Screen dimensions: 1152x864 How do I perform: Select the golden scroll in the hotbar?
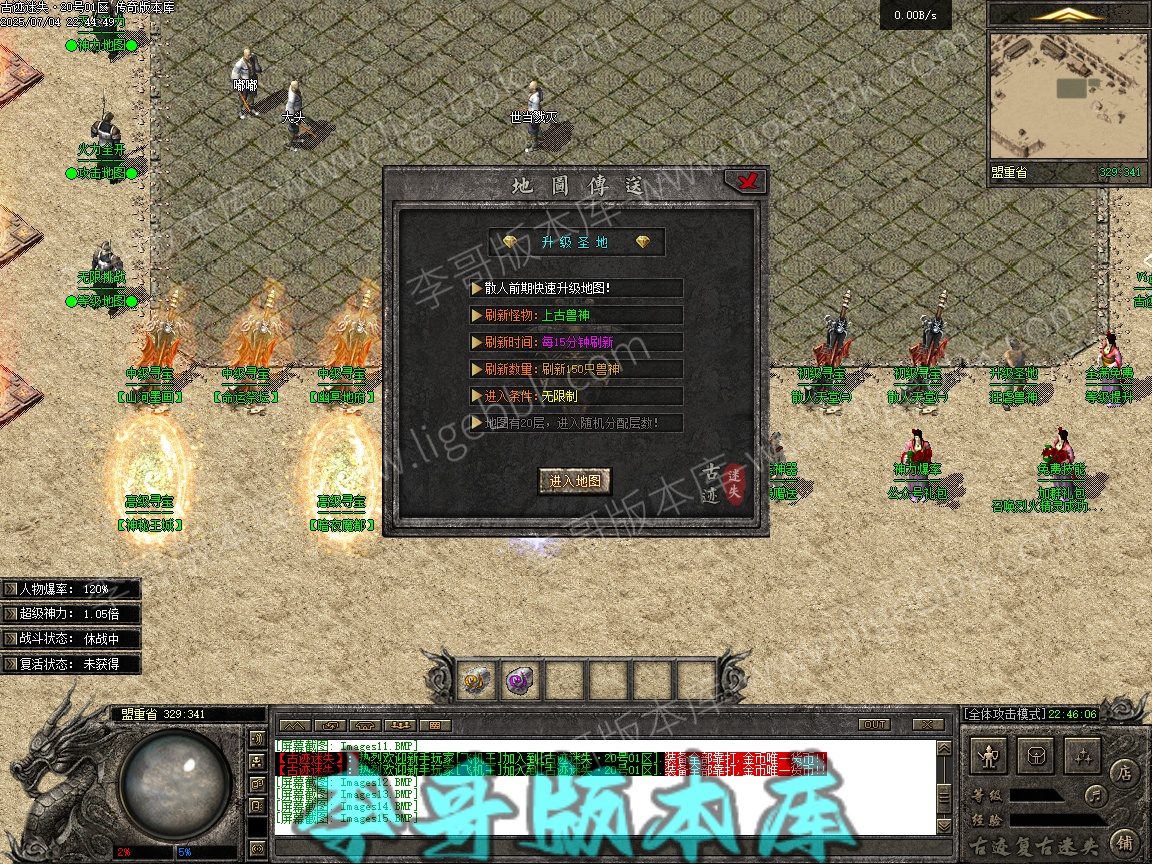(476, 681)
